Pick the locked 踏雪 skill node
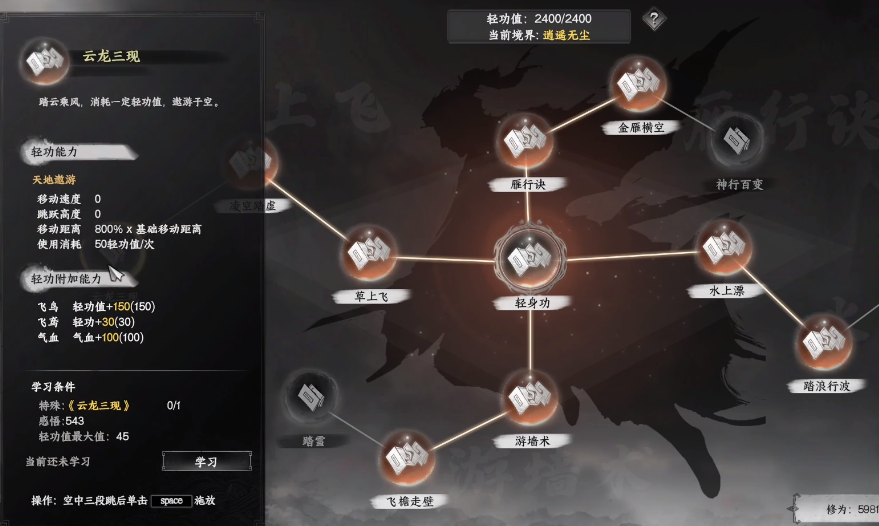 coord(313,400)
